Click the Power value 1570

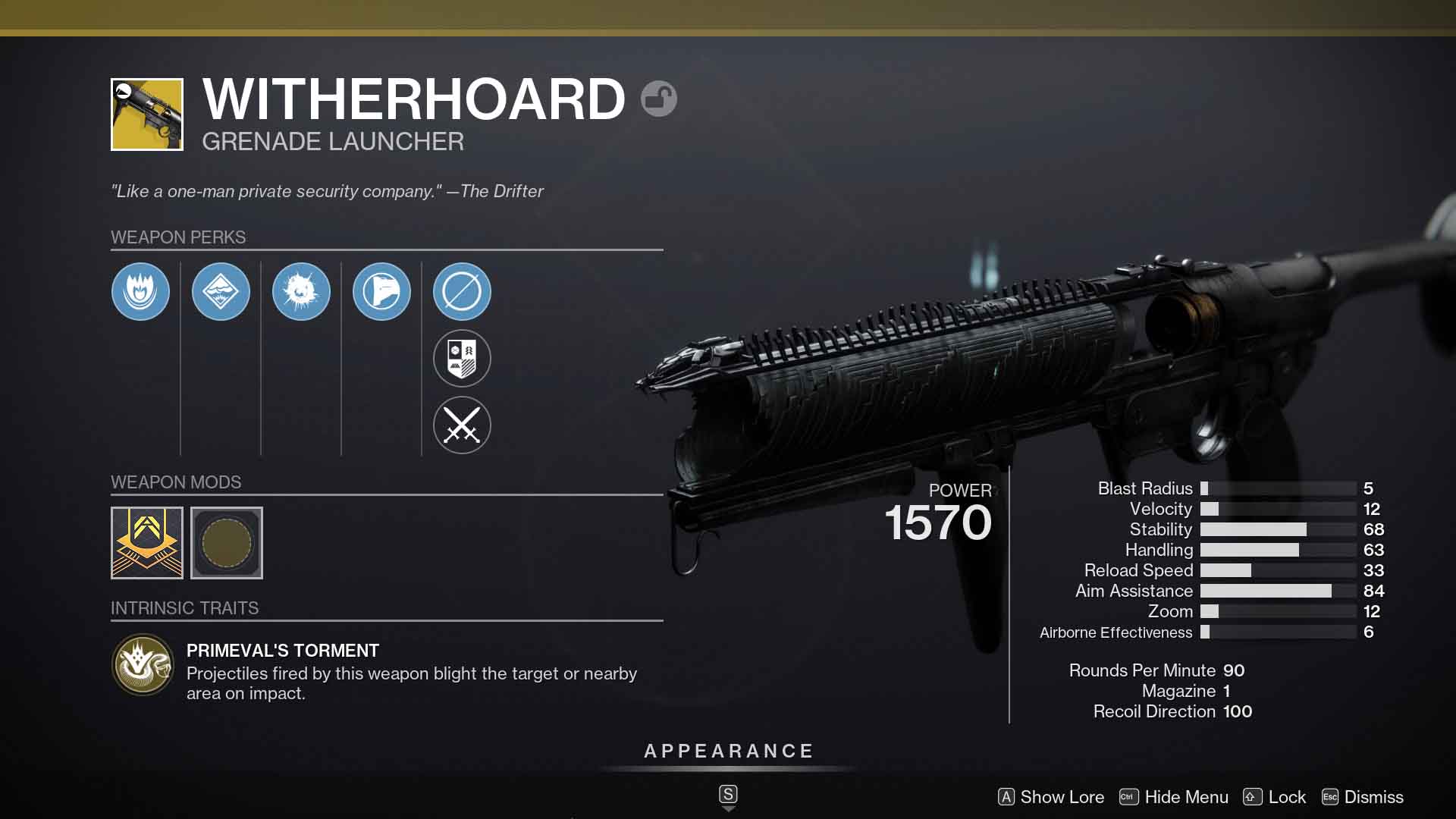pyautogui.click(x=940, y=521)
